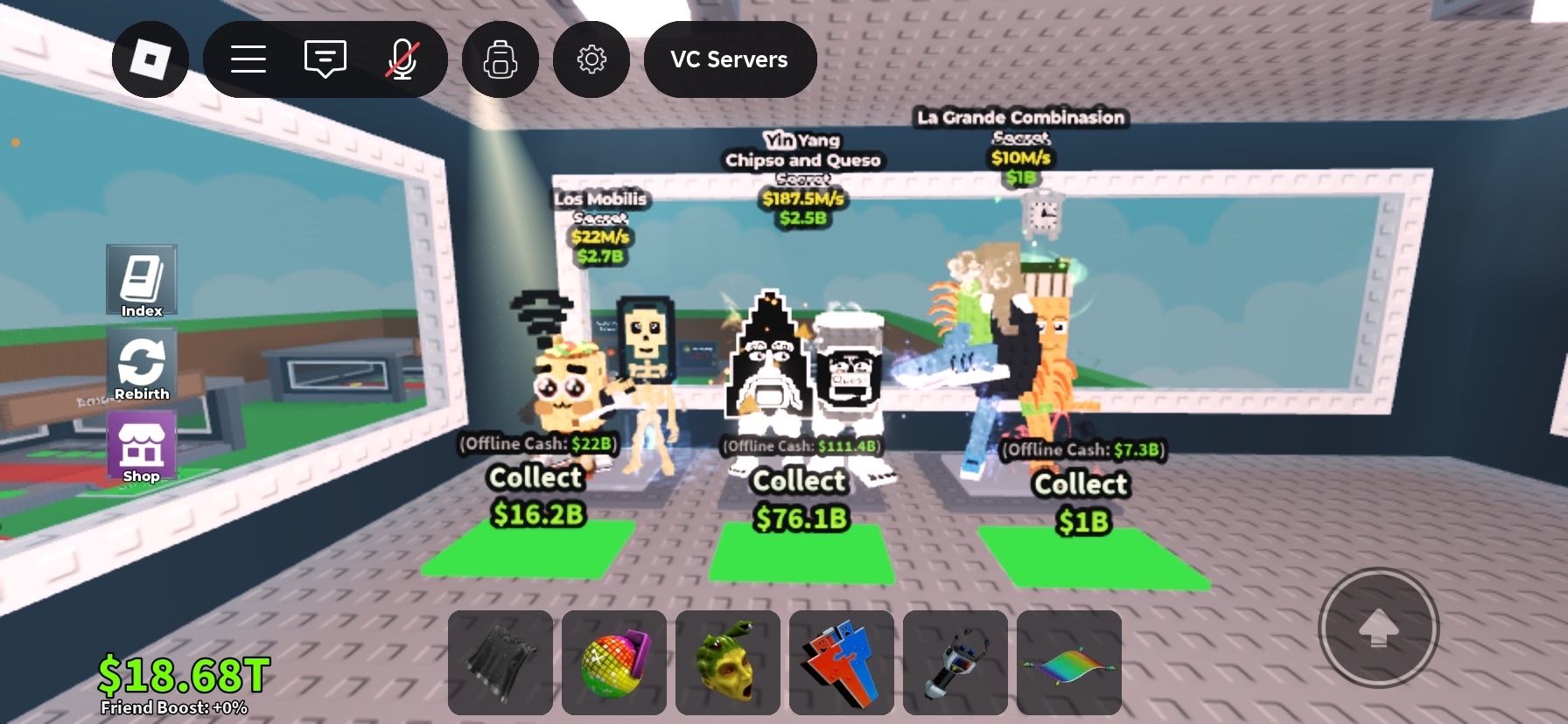Open the settings gear menu
The width and height of the screenshot is (1568, 724).
593,58
